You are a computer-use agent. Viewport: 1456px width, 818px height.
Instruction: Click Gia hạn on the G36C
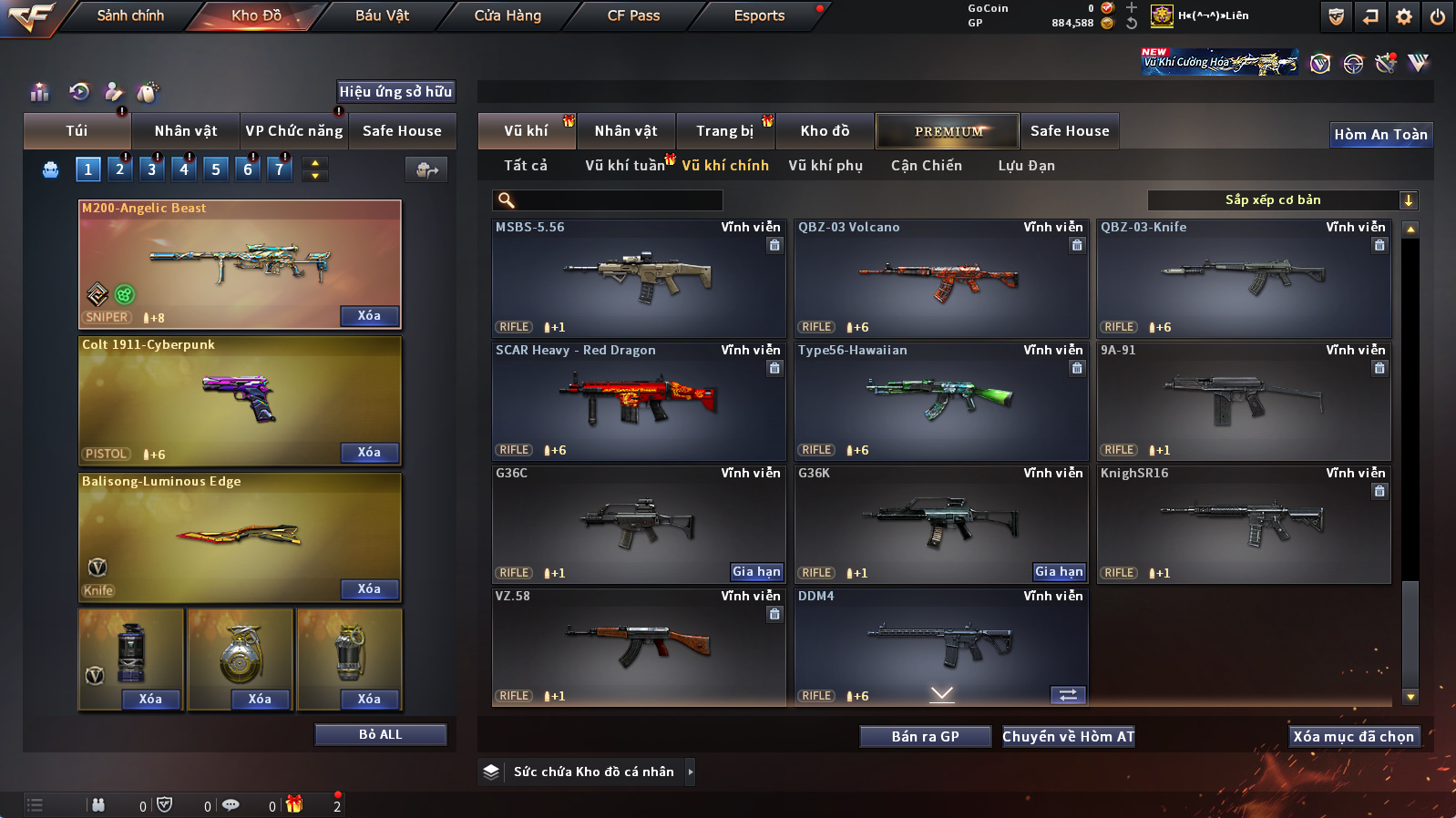tap(756, 572)
